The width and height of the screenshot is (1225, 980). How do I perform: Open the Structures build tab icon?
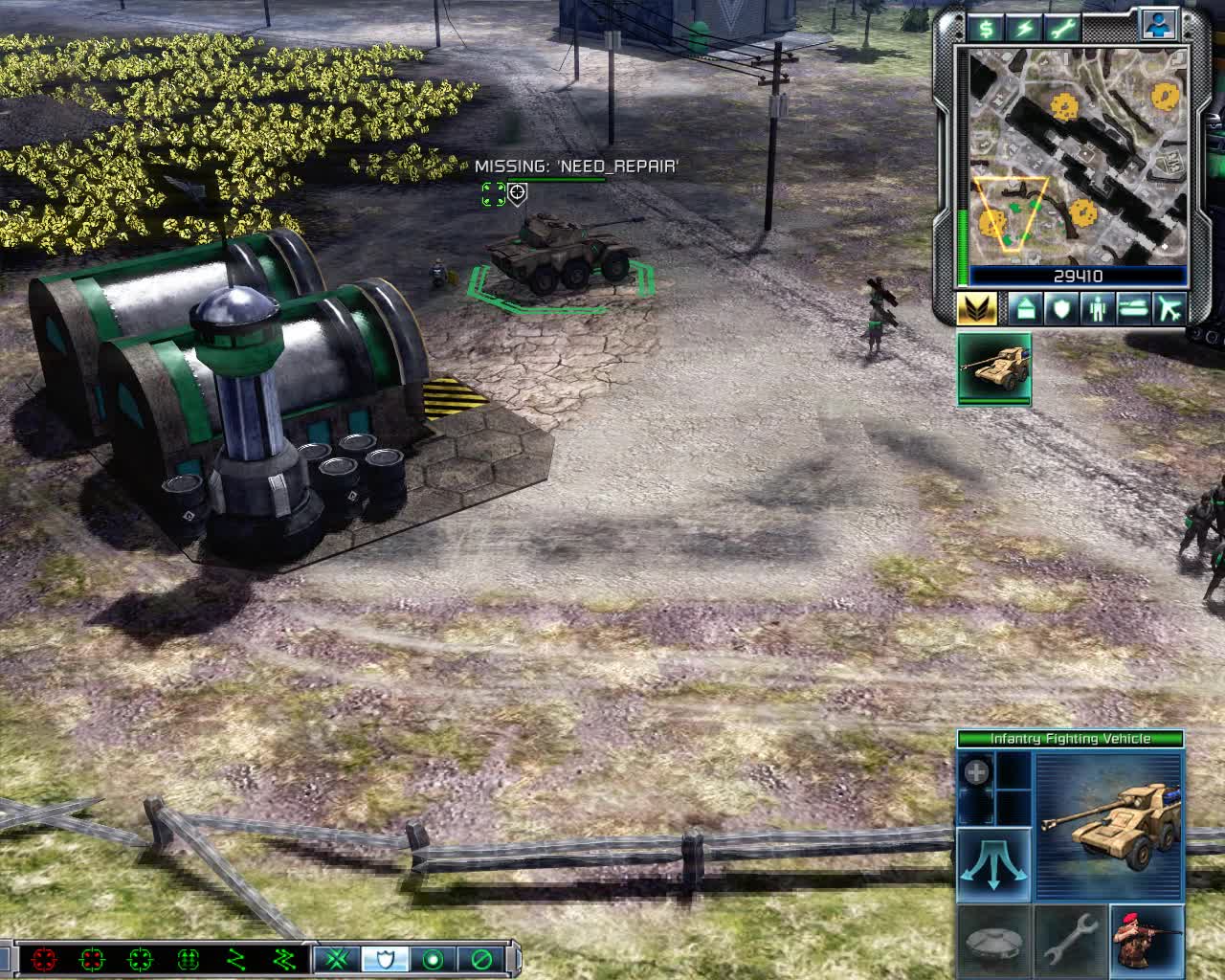pos(1025,309)
